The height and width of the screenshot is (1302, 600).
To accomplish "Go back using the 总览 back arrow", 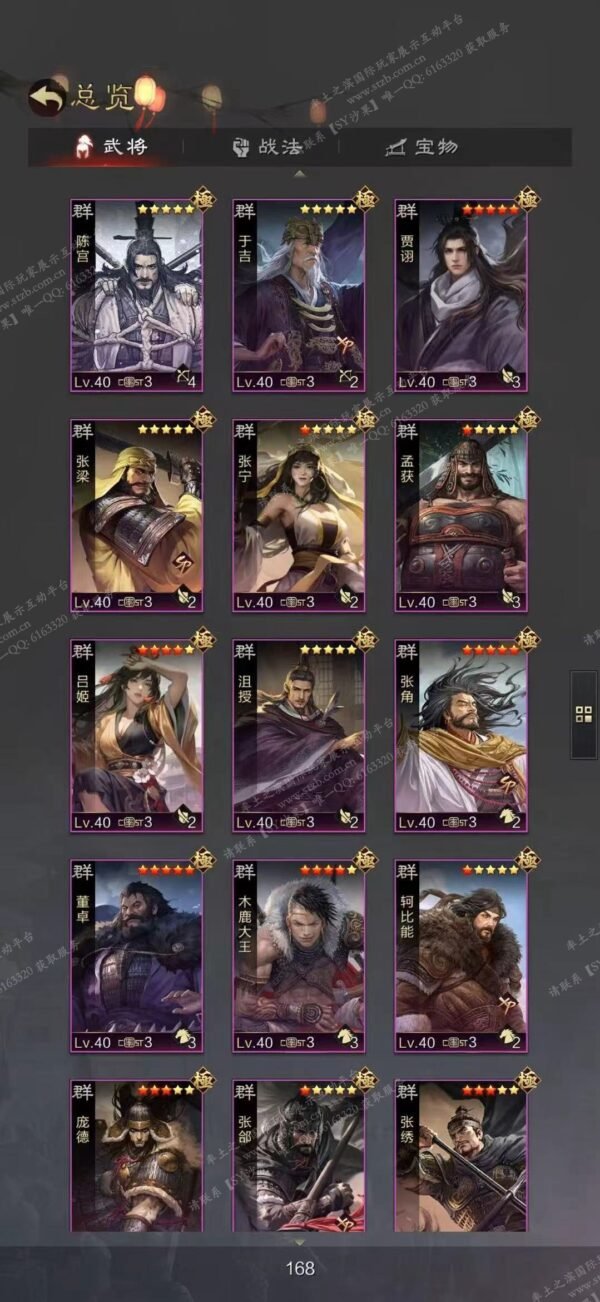I will coord(43,96).
